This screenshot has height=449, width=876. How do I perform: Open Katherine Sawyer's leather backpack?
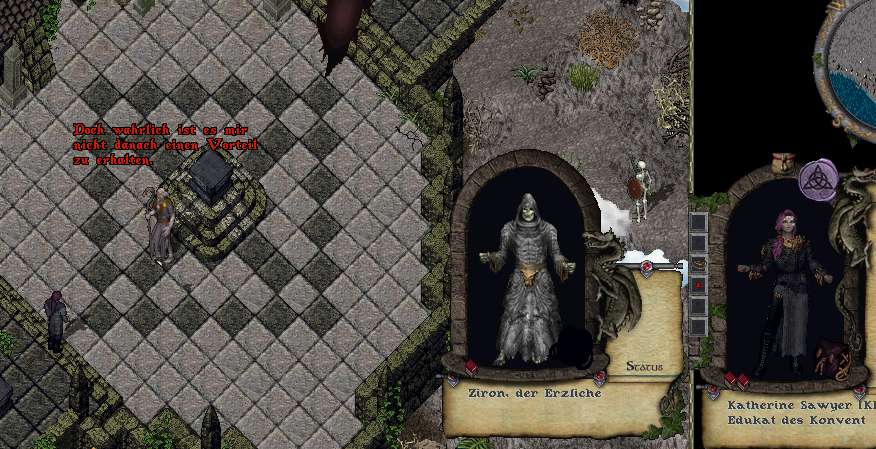(x=831, y=356)
